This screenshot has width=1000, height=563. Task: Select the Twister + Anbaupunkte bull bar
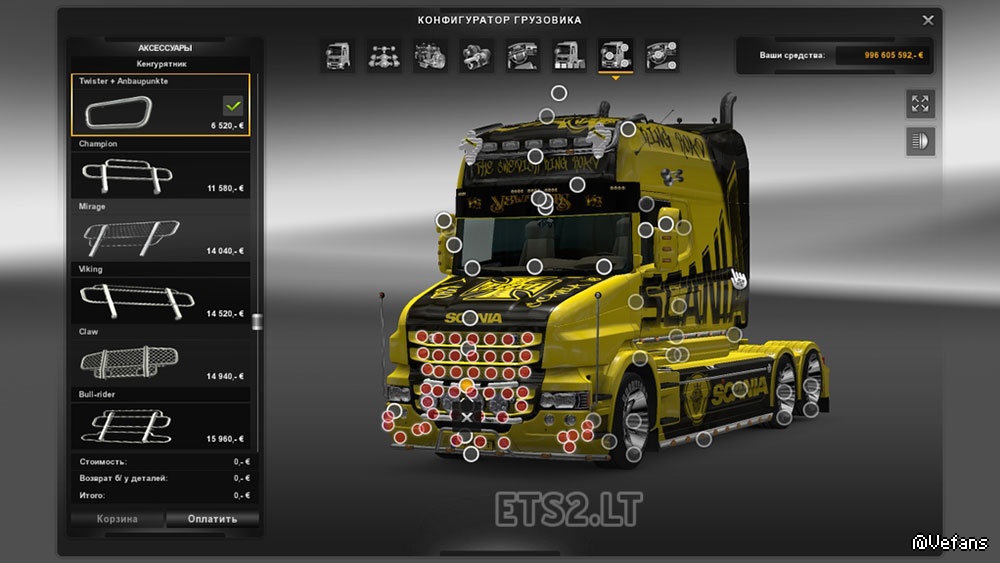pos(160,105)
